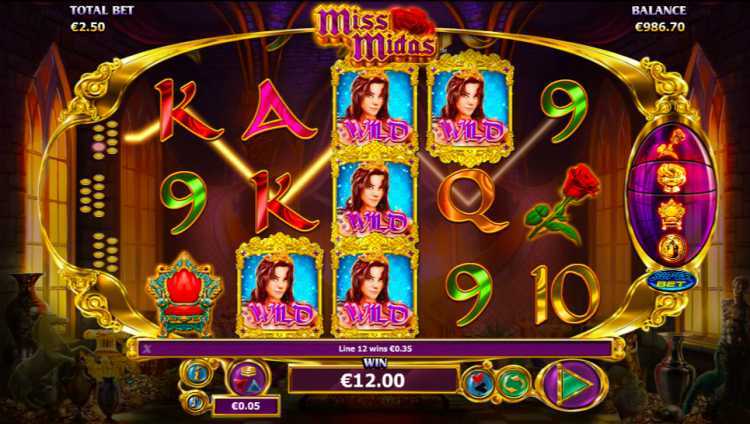Change coin value with the coin stack button
Image resolution: width=750 pixels, height=424 pixels.
point(244,378)
